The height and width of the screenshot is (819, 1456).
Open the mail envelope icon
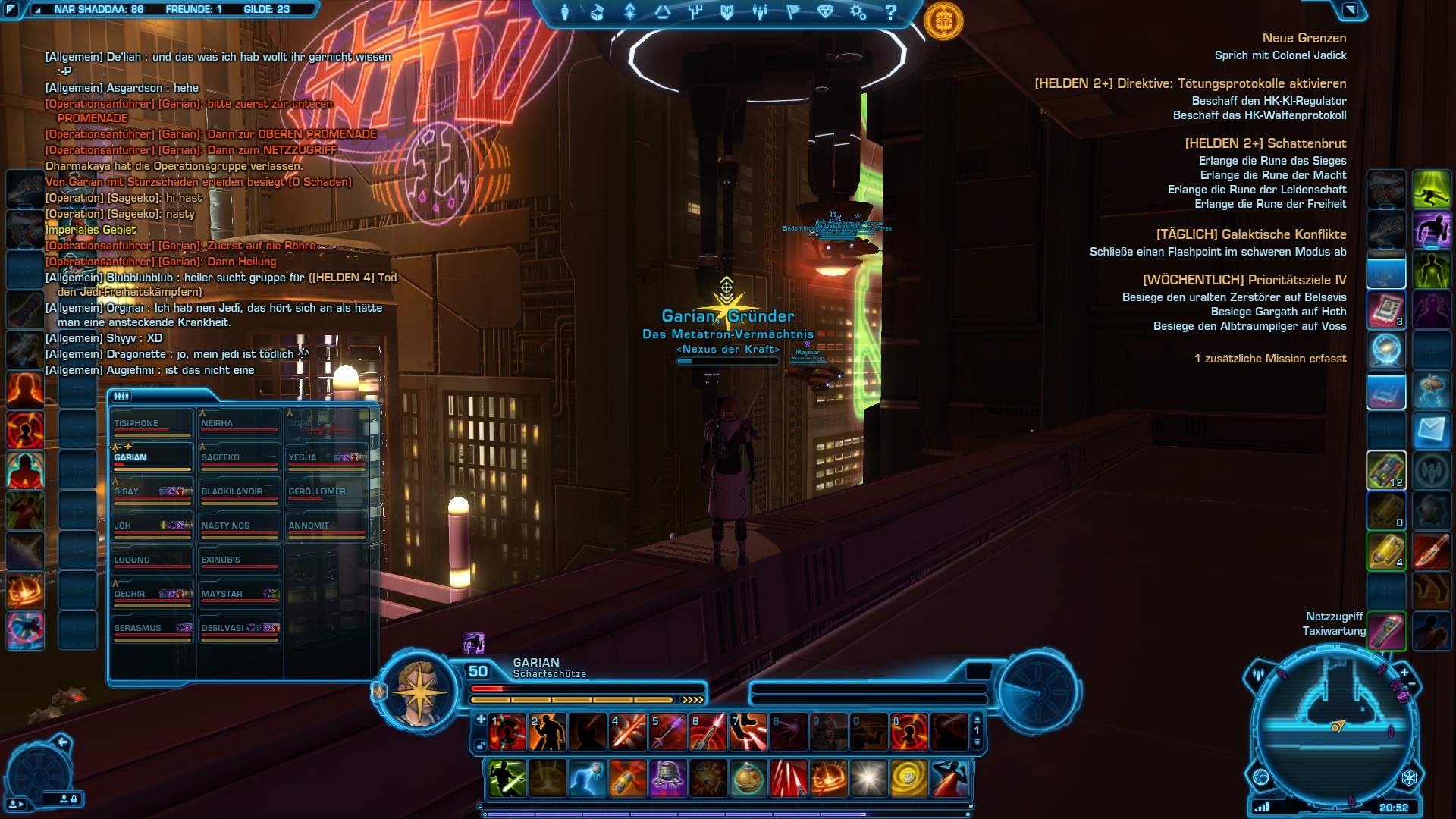[1431, 431]
